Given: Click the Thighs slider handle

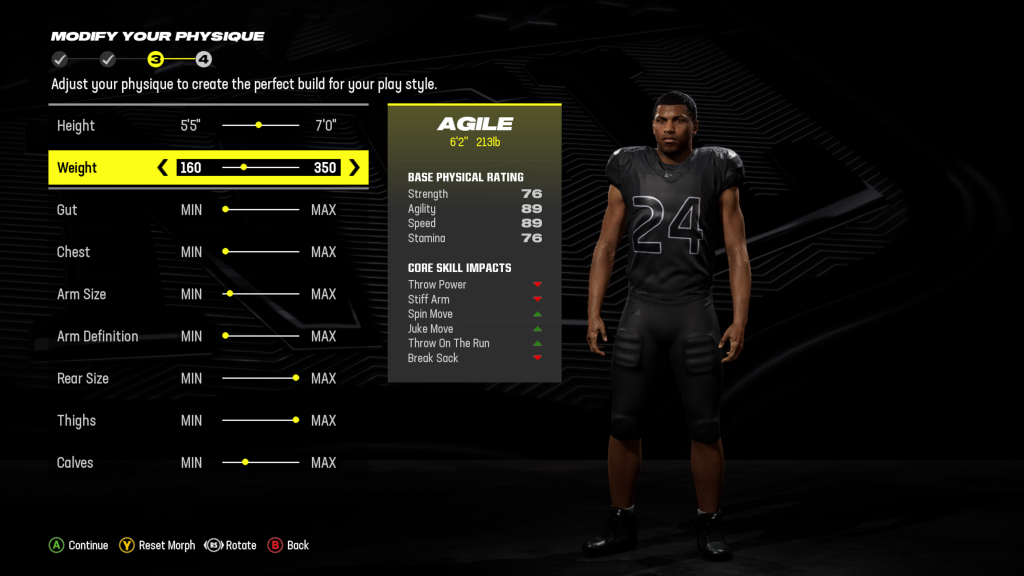Looking at the screenshot, I should tap(296, 420).
